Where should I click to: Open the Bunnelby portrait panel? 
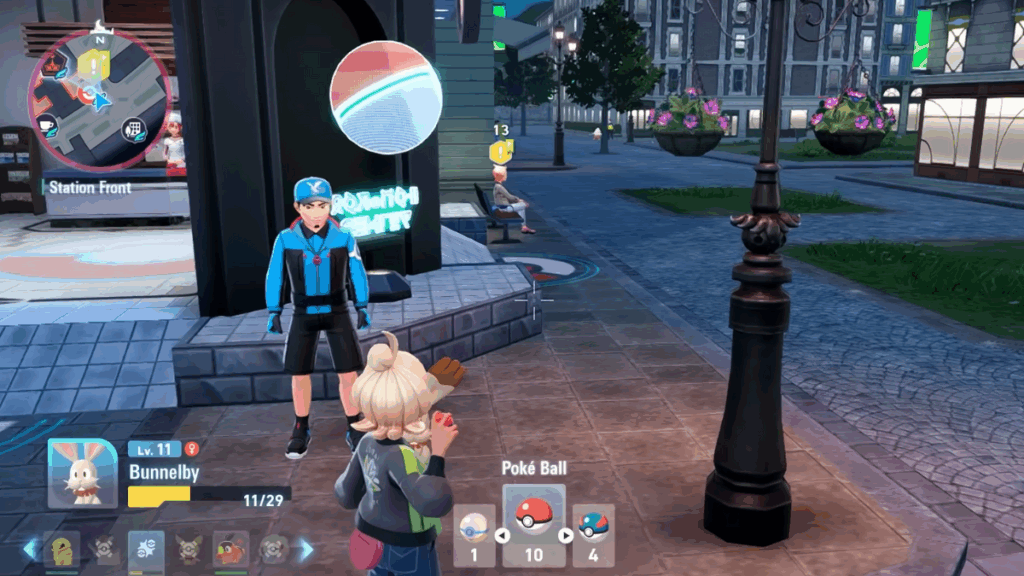82,474
